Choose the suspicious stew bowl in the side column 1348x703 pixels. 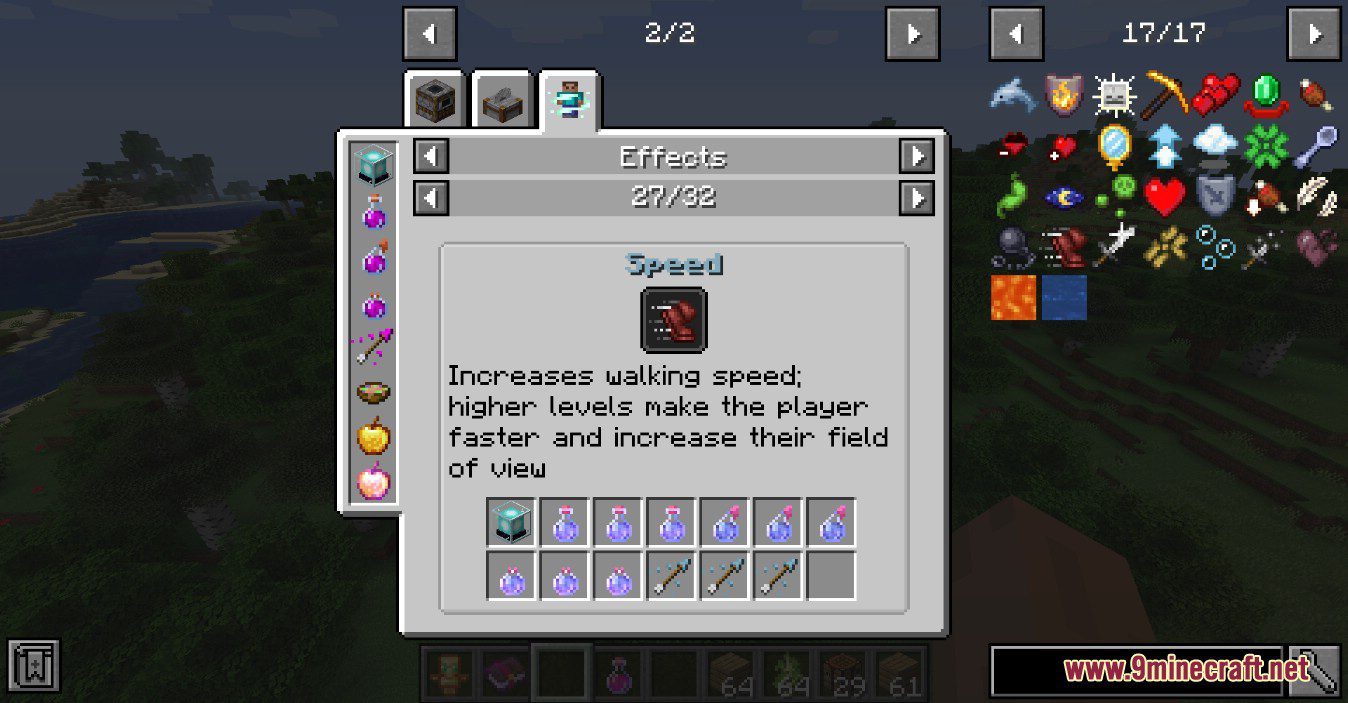[x=374, y=391]
